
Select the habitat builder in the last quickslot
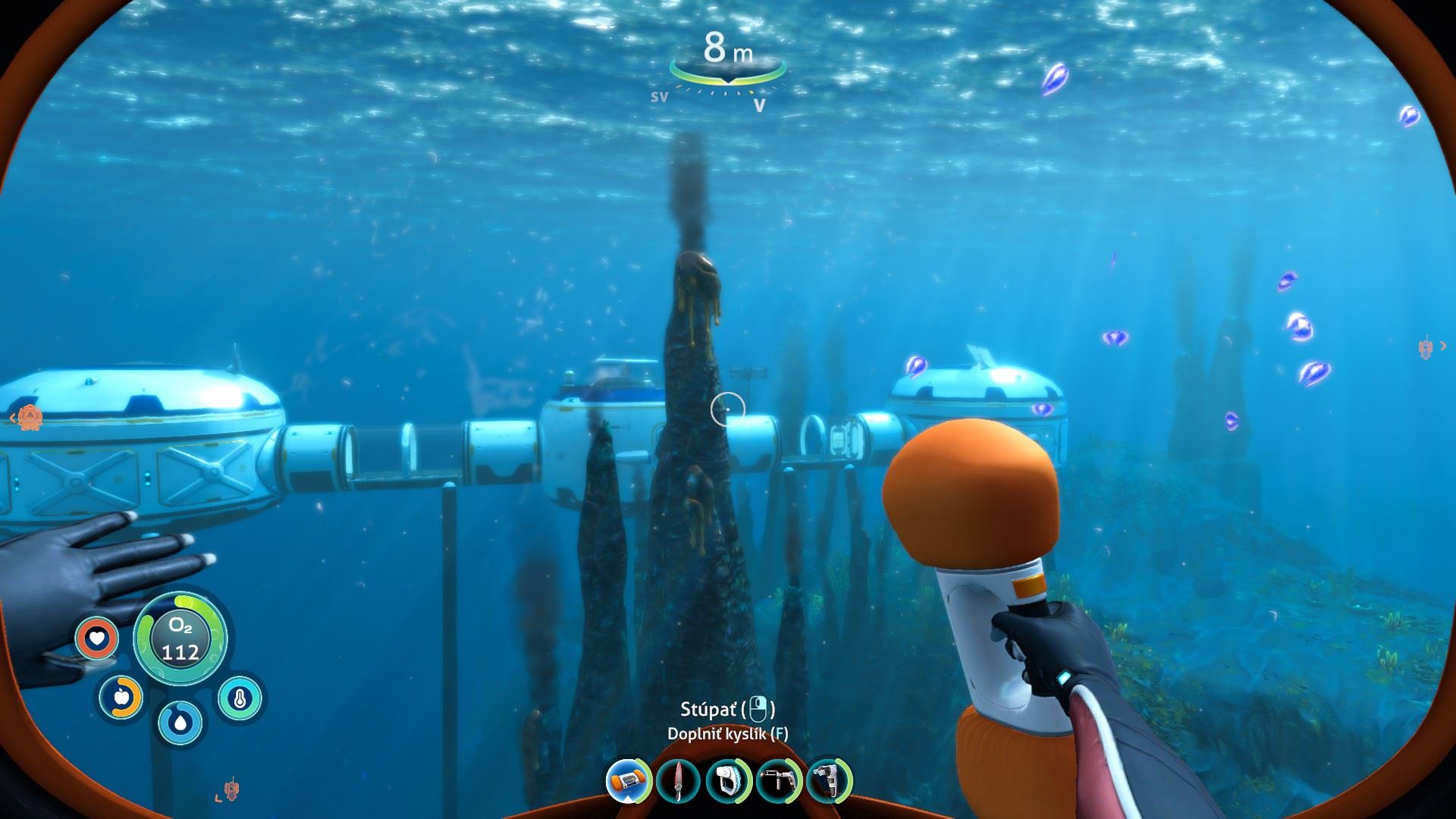pos(829,783)
